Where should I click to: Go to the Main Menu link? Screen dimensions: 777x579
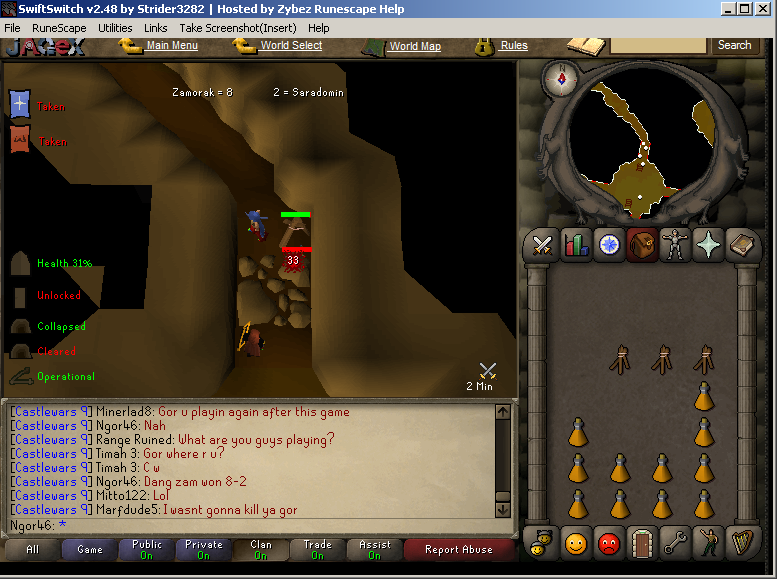172,45
